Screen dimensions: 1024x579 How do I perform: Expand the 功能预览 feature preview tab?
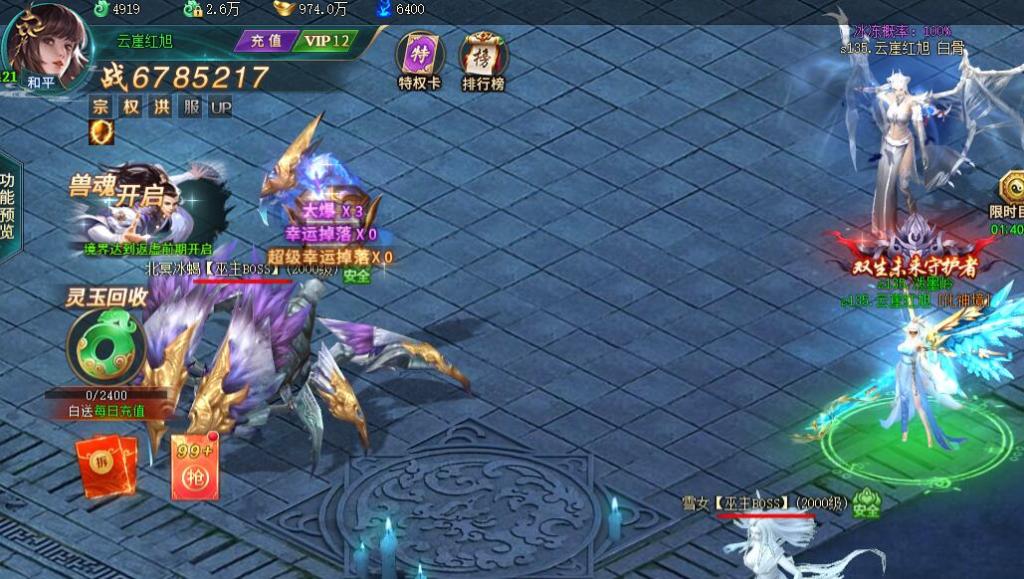coord(8,205)
